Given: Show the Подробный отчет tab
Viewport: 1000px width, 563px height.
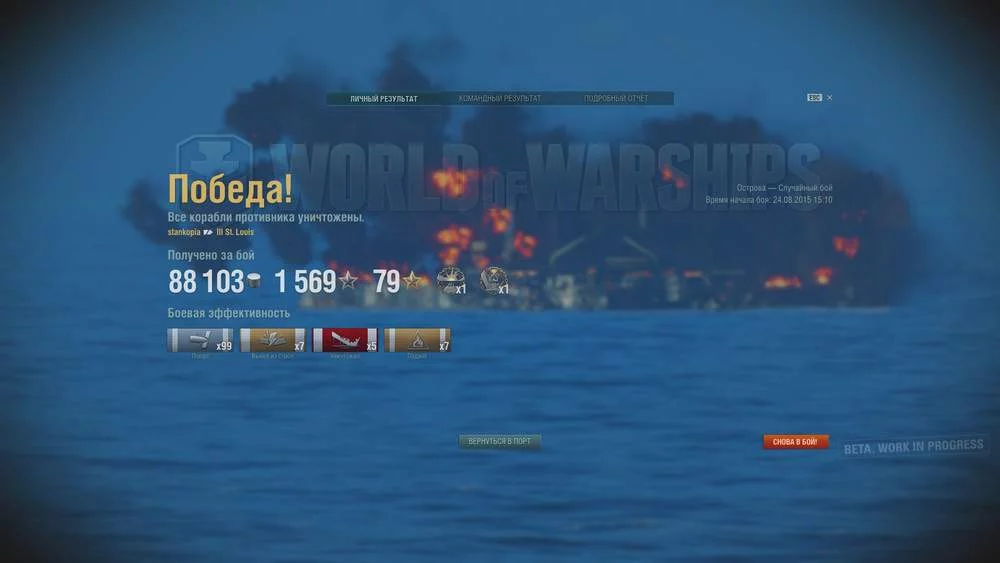Looking at the screenshot, I should [615, 99].
